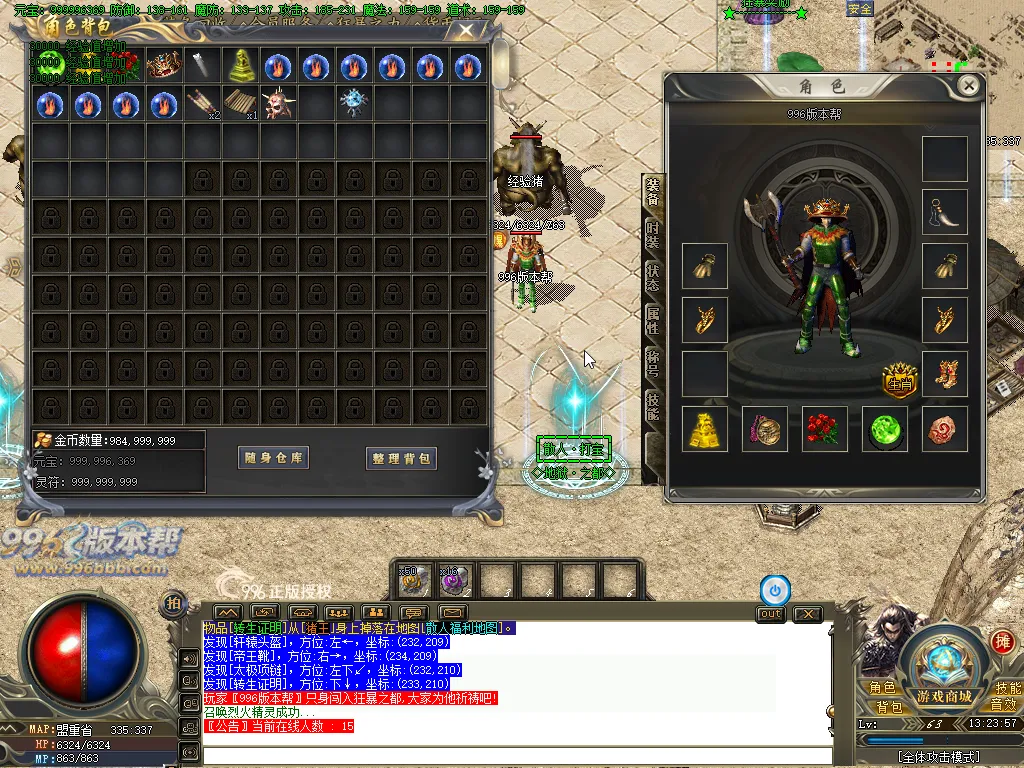Close the character backpack window
This screenshot has height=768, width=1024.
point(466,31)
